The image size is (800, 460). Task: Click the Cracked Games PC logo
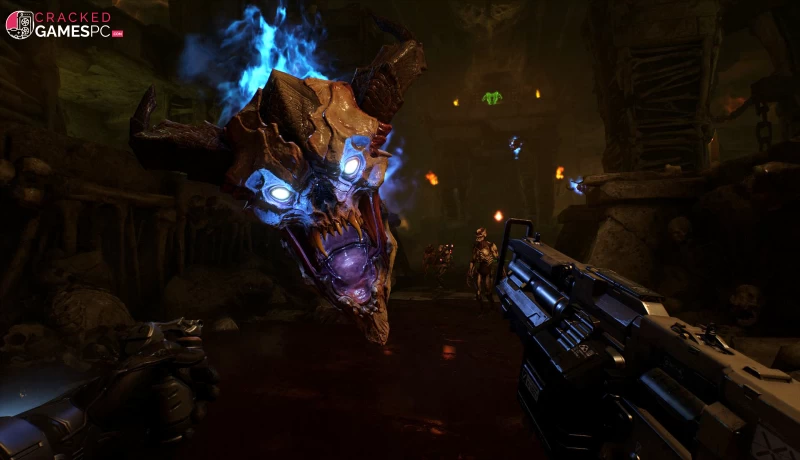pos(64,24)
